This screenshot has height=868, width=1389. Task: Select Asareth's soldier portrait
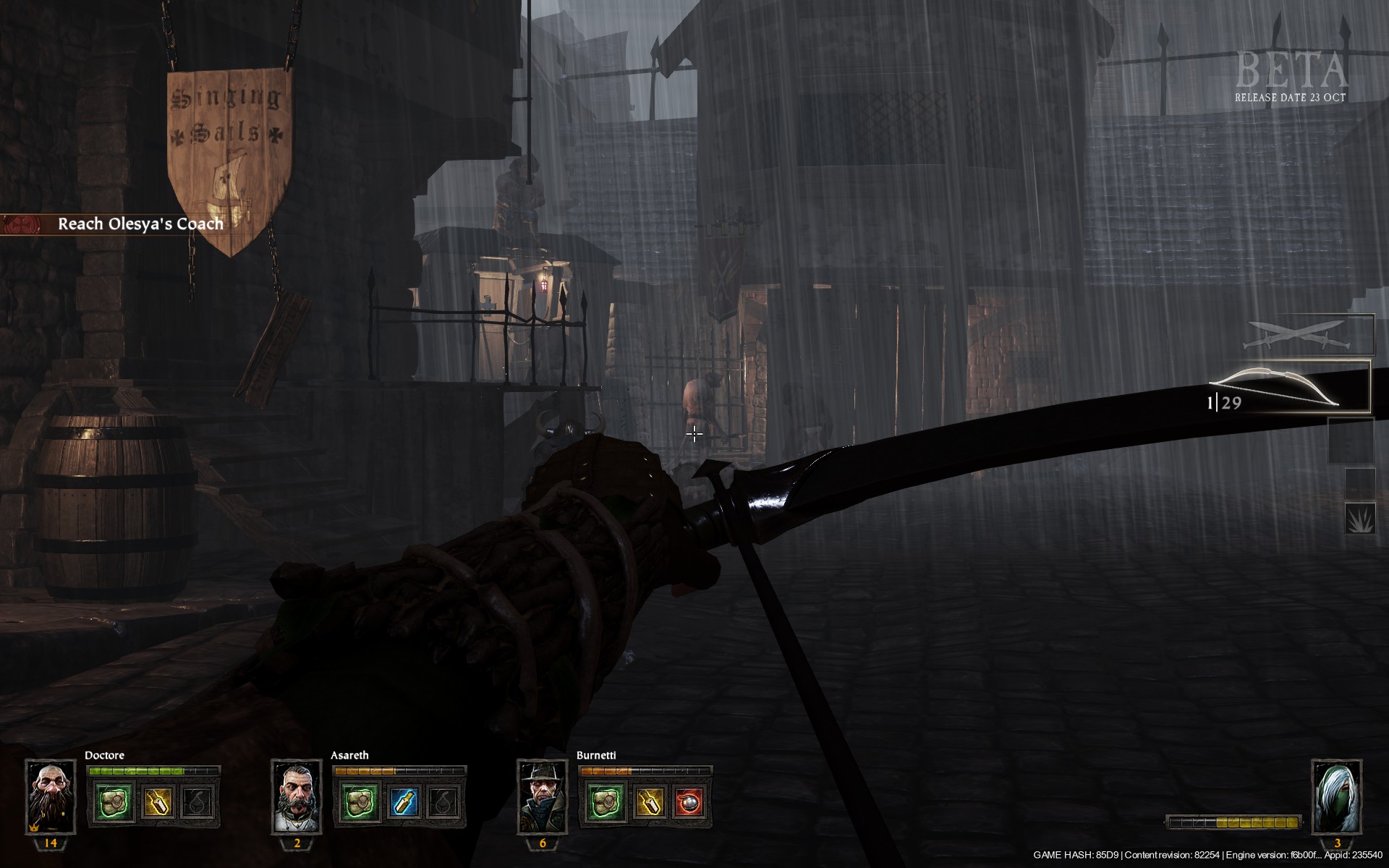(x=297, y=796)
